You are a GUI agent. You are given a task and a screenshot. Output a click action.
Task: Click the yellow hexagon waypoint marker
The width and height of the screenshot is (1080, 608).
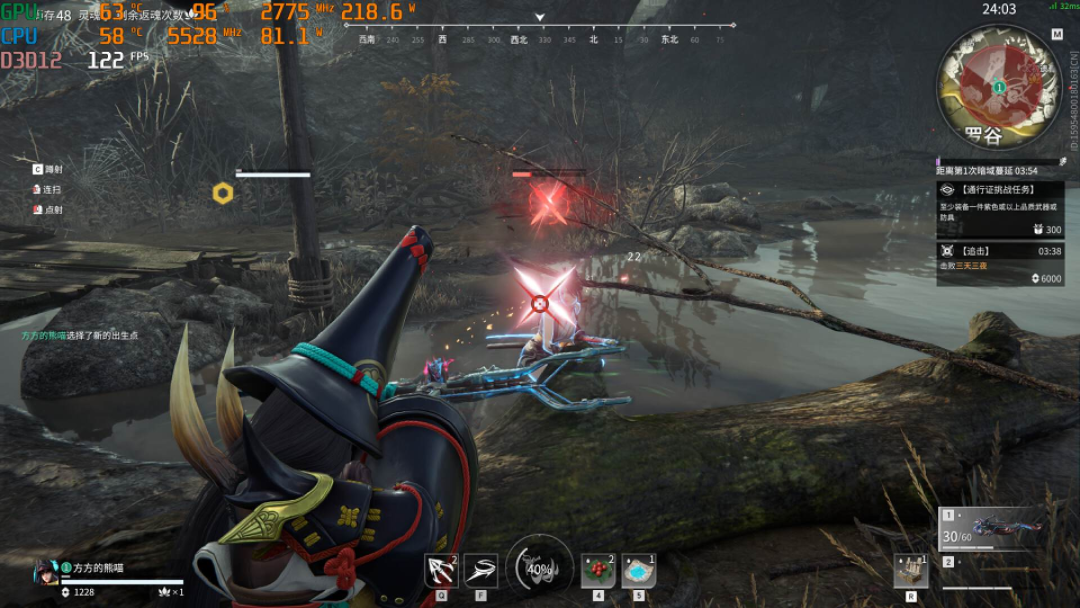(223, 193)
